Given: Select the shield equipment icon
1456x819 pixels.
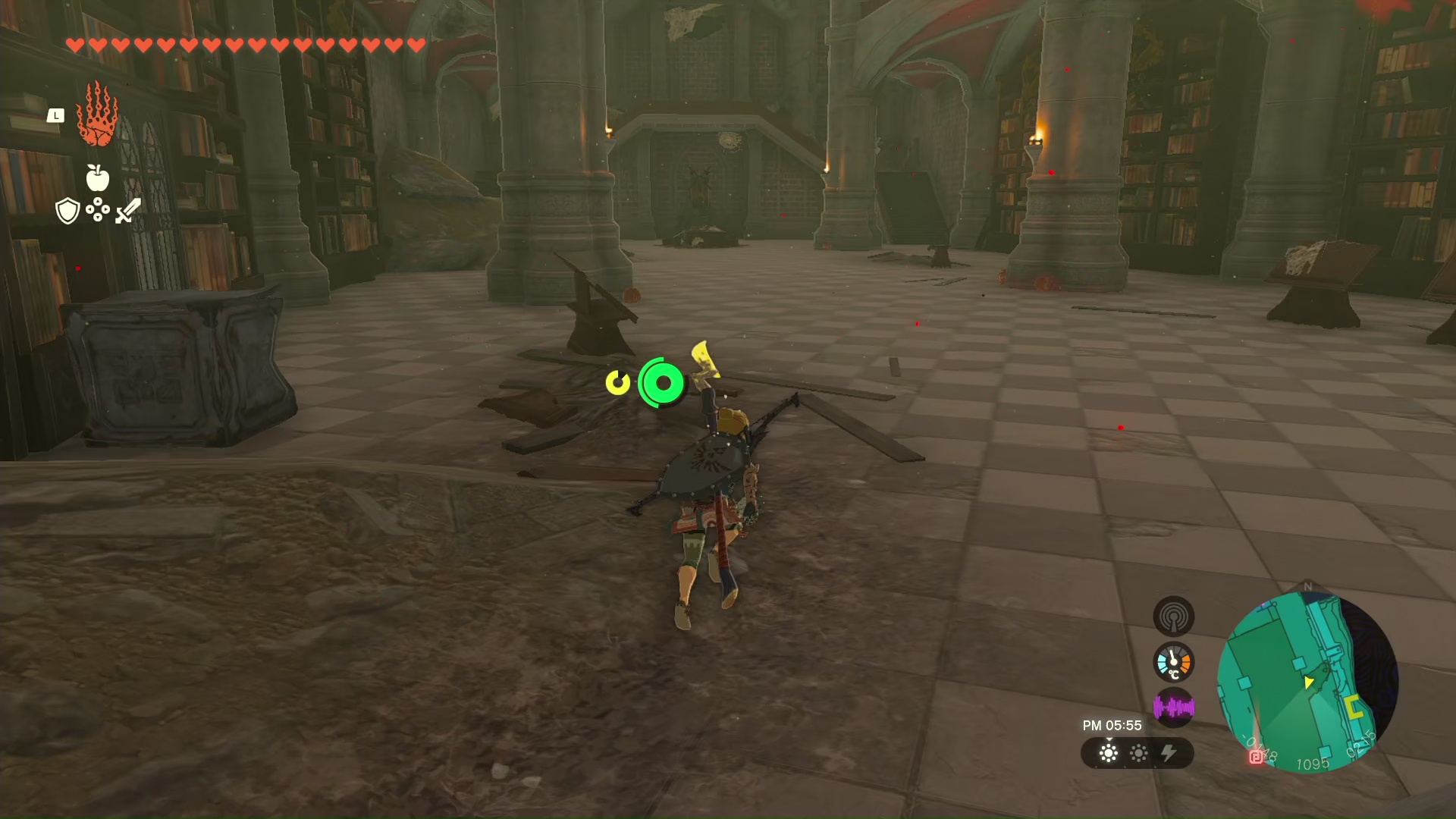Looking at the screenshot, I should click(68, 211).
